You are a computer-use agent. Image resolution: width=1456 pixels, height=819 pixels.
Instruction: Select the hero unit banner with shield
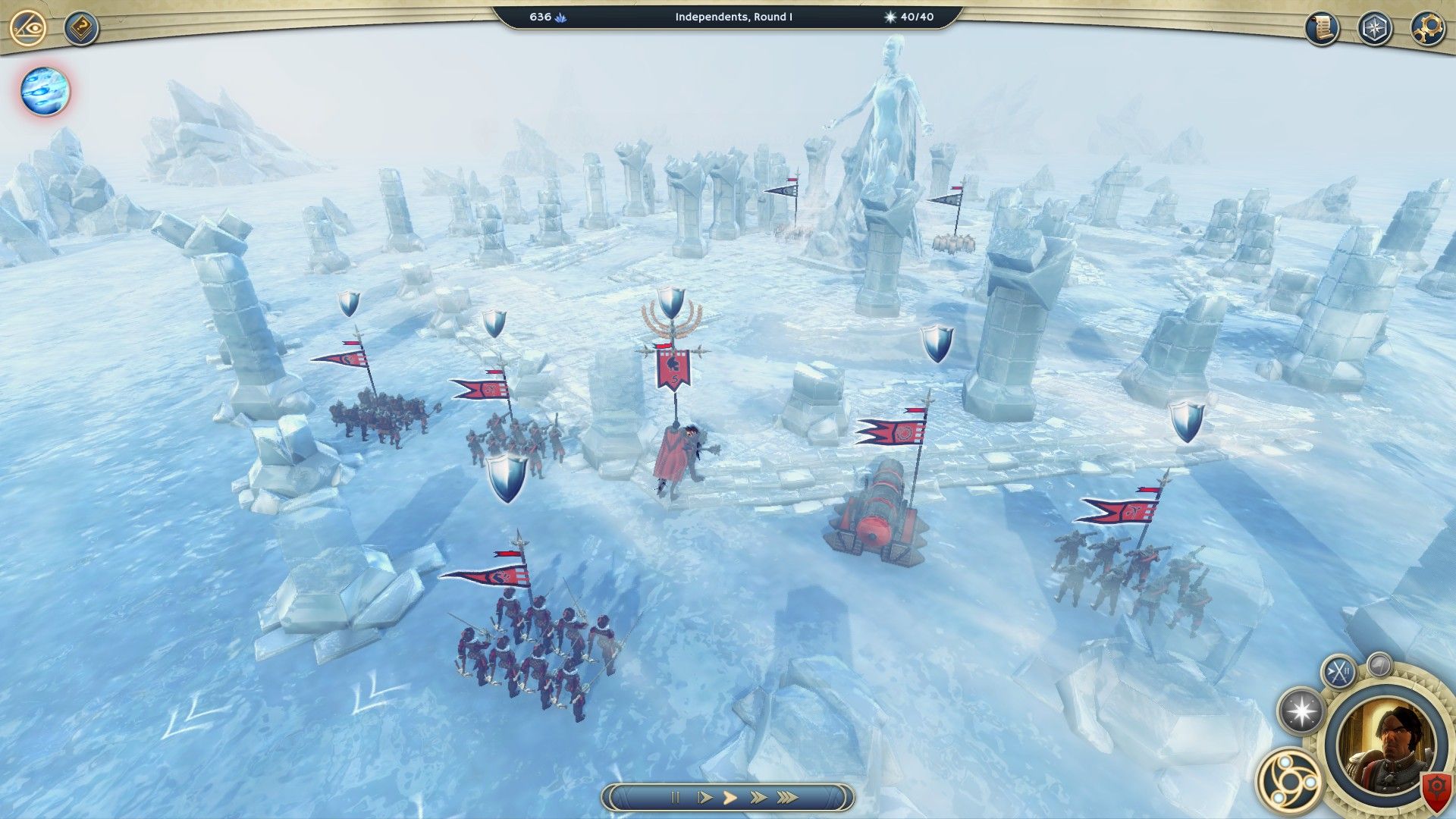(673, 369)
